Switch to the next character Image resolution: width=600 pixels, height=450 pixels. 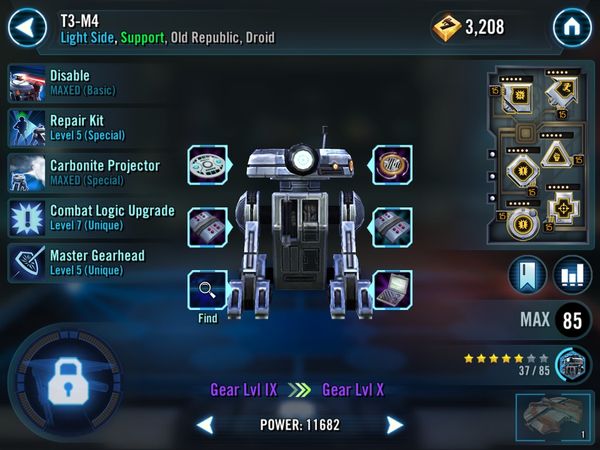[x=395, y=425]
